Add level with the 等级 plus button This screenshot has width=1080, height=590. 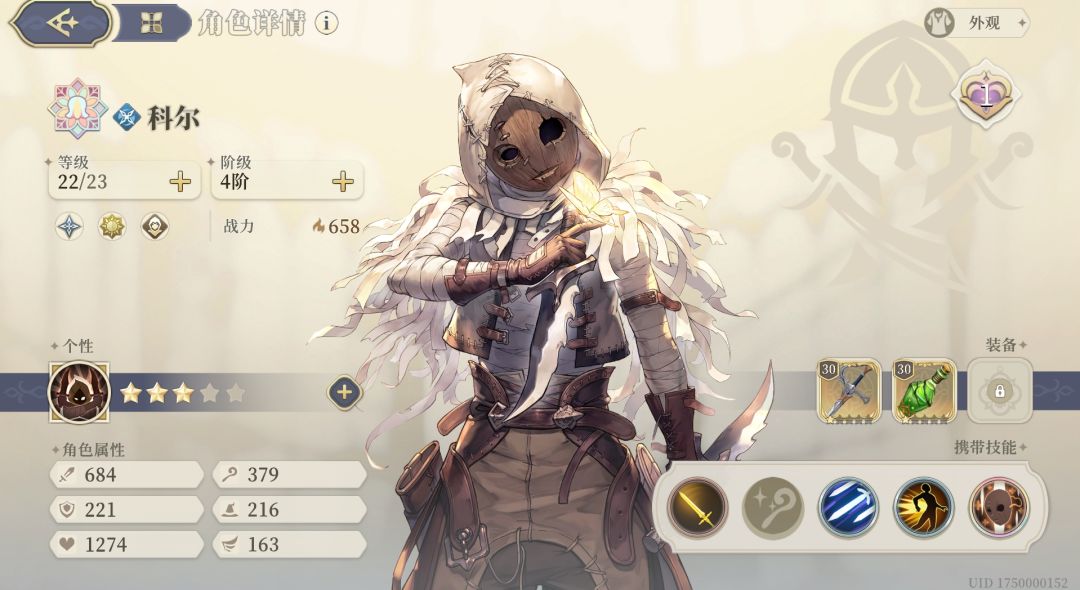(x=180, y=181)
